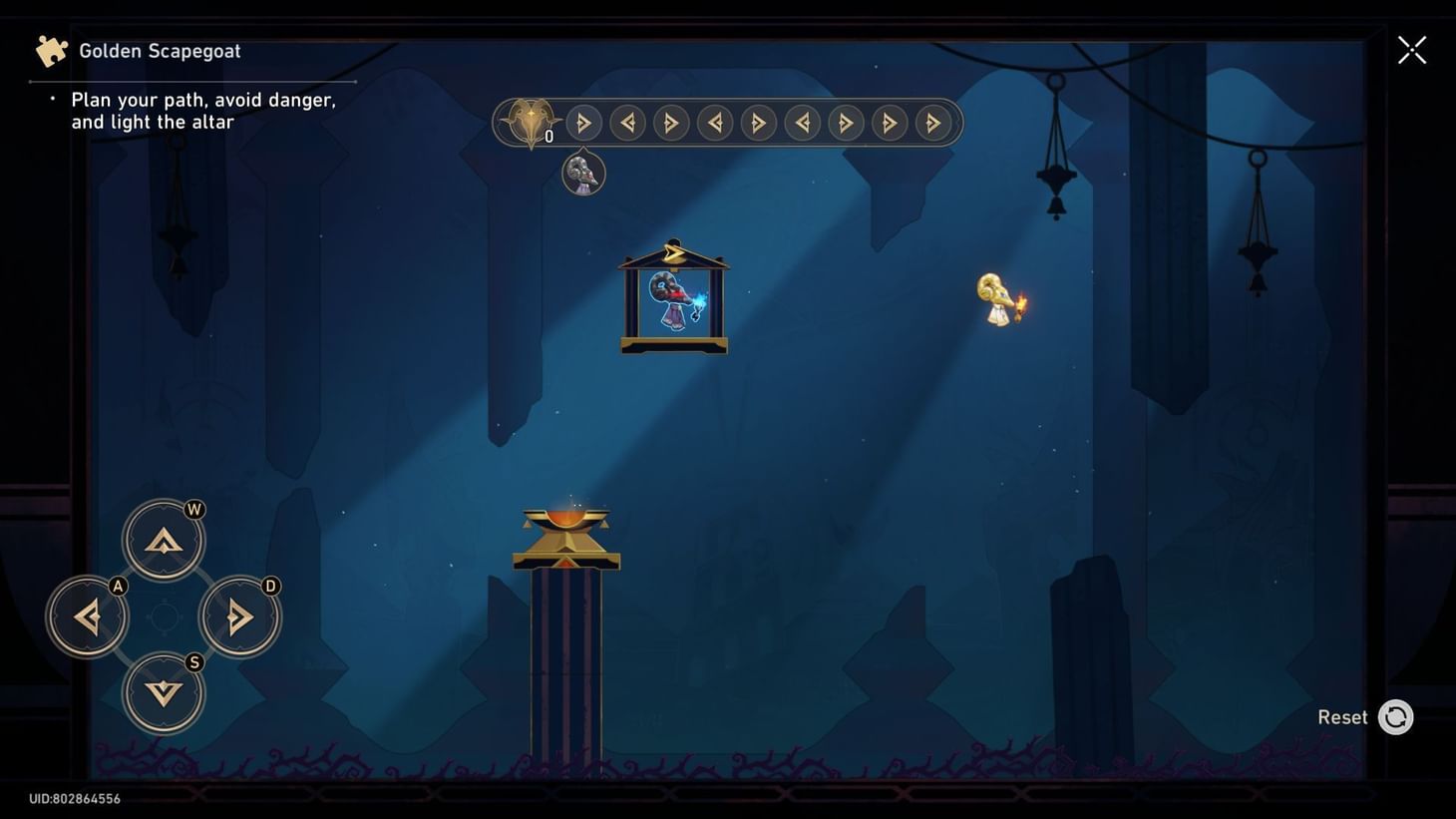Click the puzzle piece icon beside Golden Scapegoat
This screenshot has height=819, width=1456.
tap(51, 49)
